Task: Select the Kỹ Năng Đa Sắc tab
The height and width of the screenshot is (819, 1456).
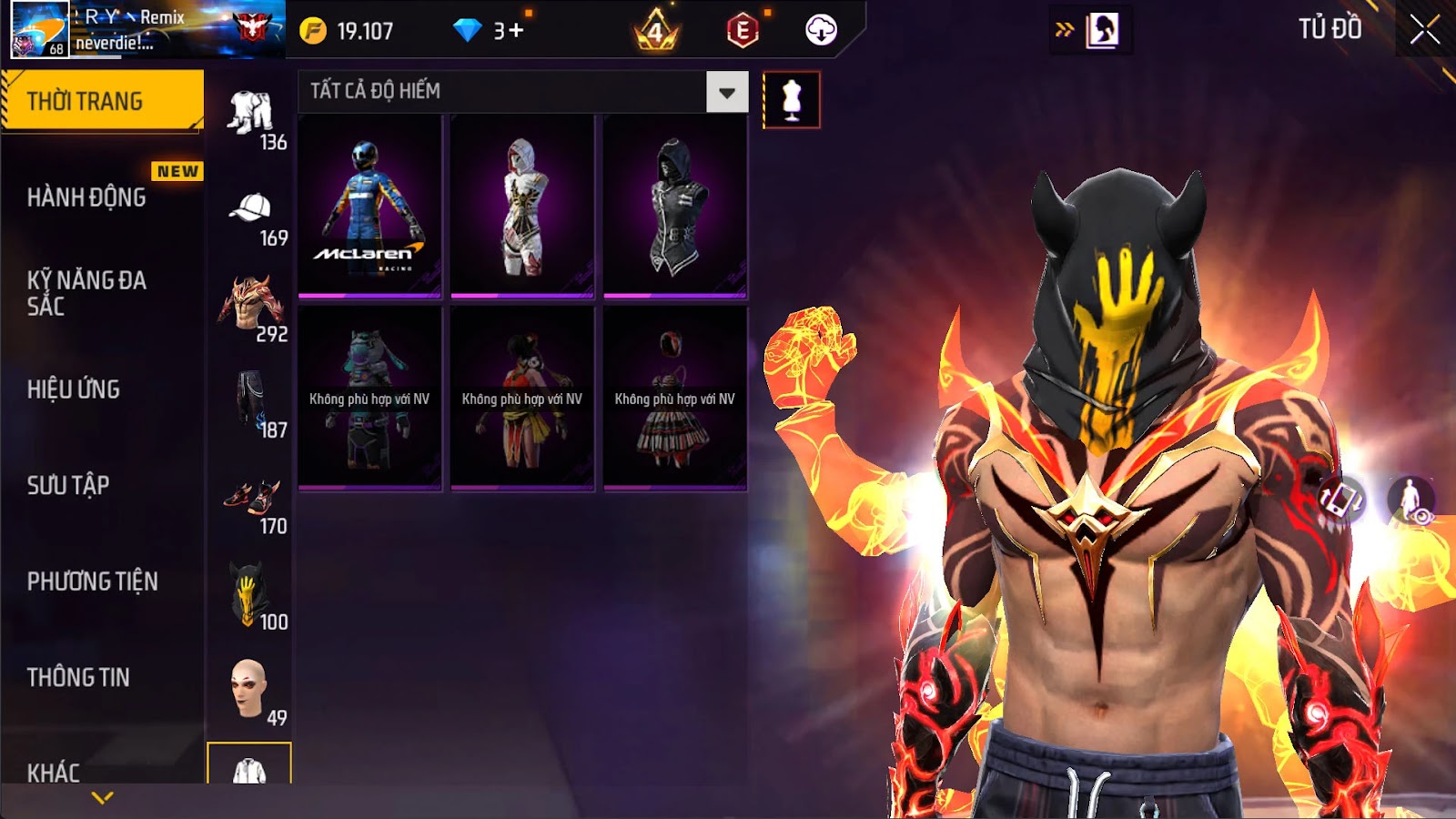Action: 86,293
